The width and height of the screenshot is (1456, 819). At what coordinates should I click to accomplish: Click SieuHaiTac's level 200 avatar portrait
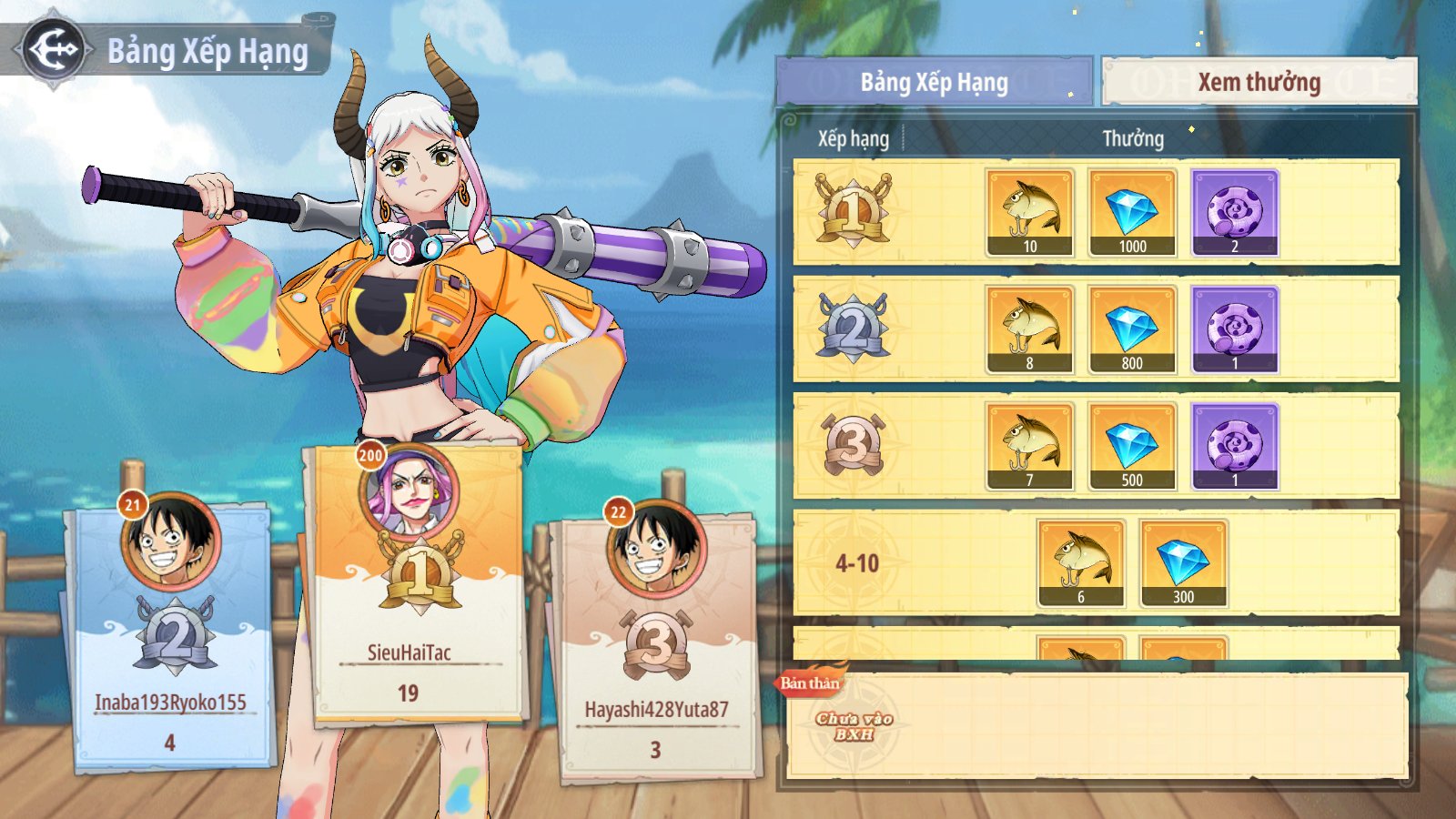tap(410, 492)
